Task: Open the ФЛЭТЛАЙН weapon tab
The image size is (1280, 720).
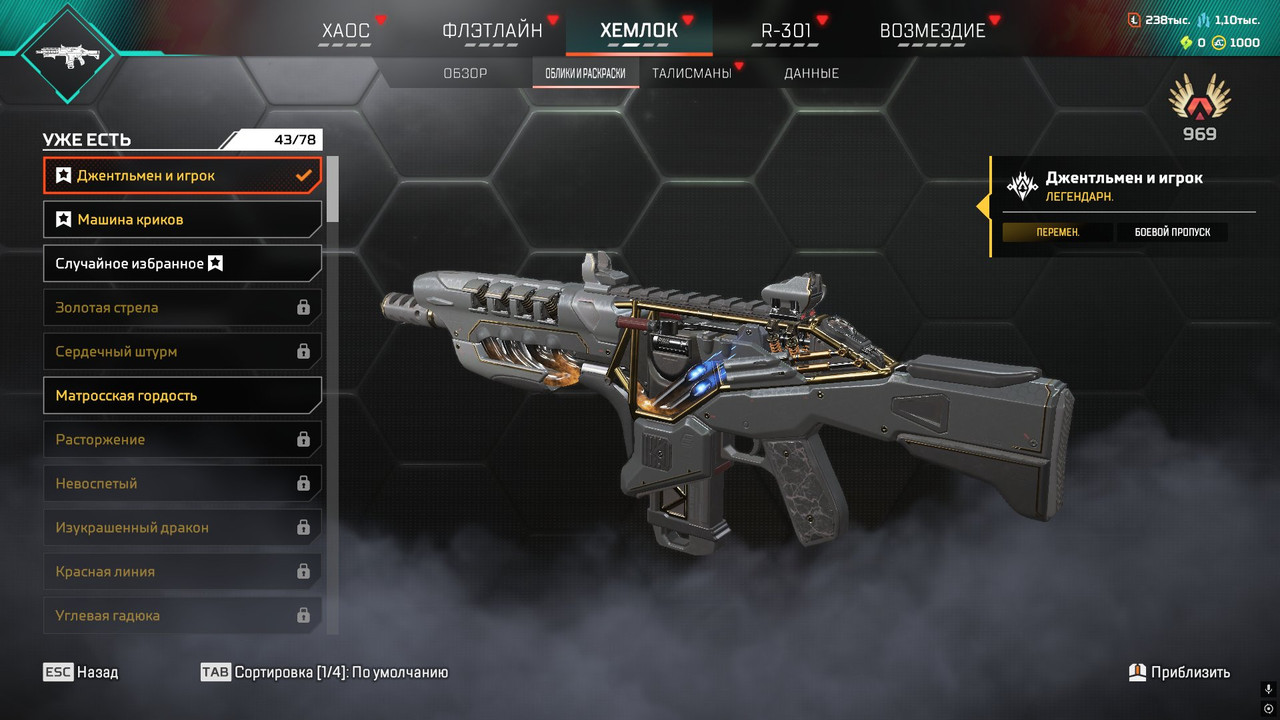Action: (492, 30)
